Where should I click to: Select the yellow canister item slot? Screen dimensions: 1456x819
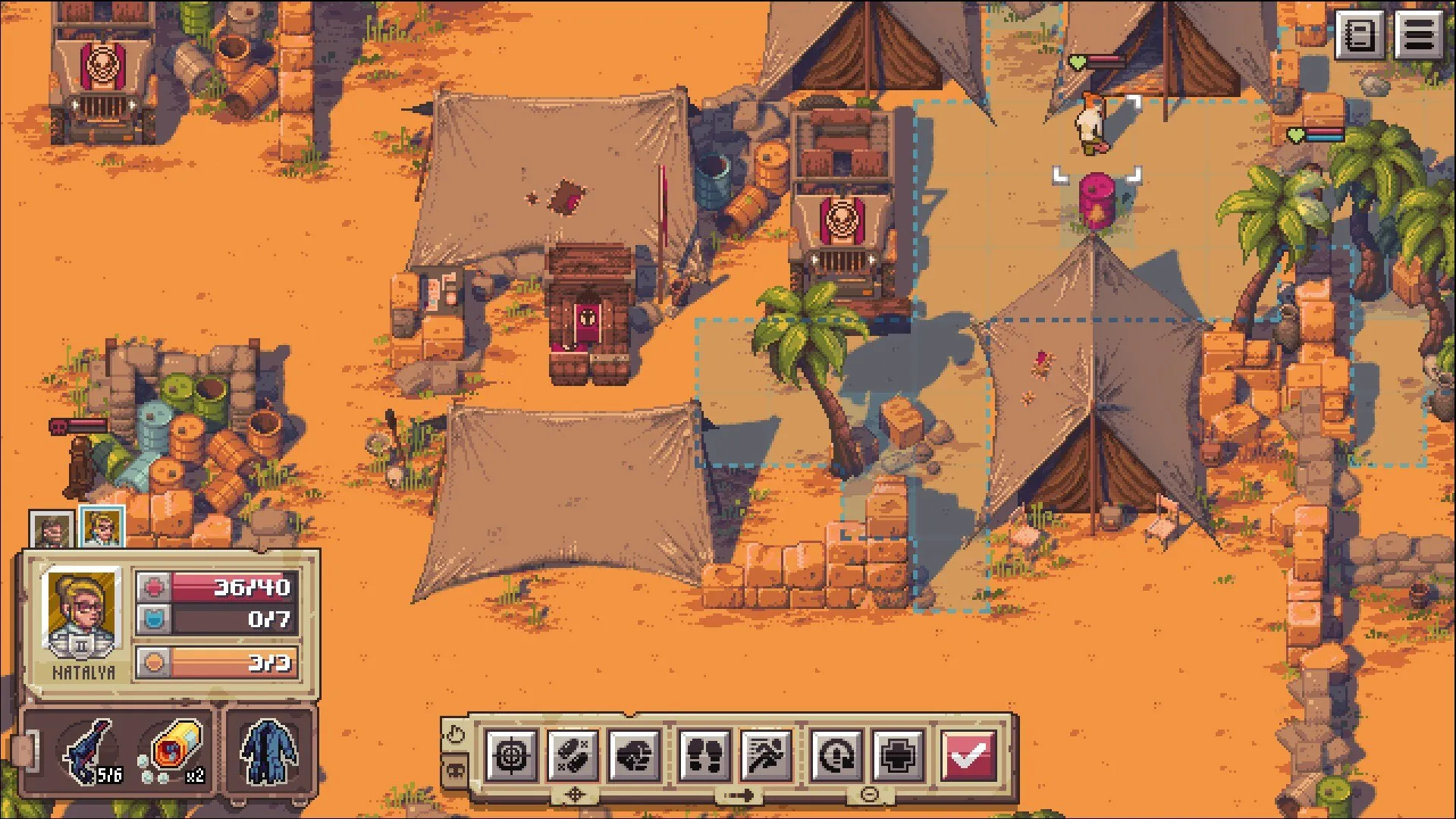pos(174,752)
